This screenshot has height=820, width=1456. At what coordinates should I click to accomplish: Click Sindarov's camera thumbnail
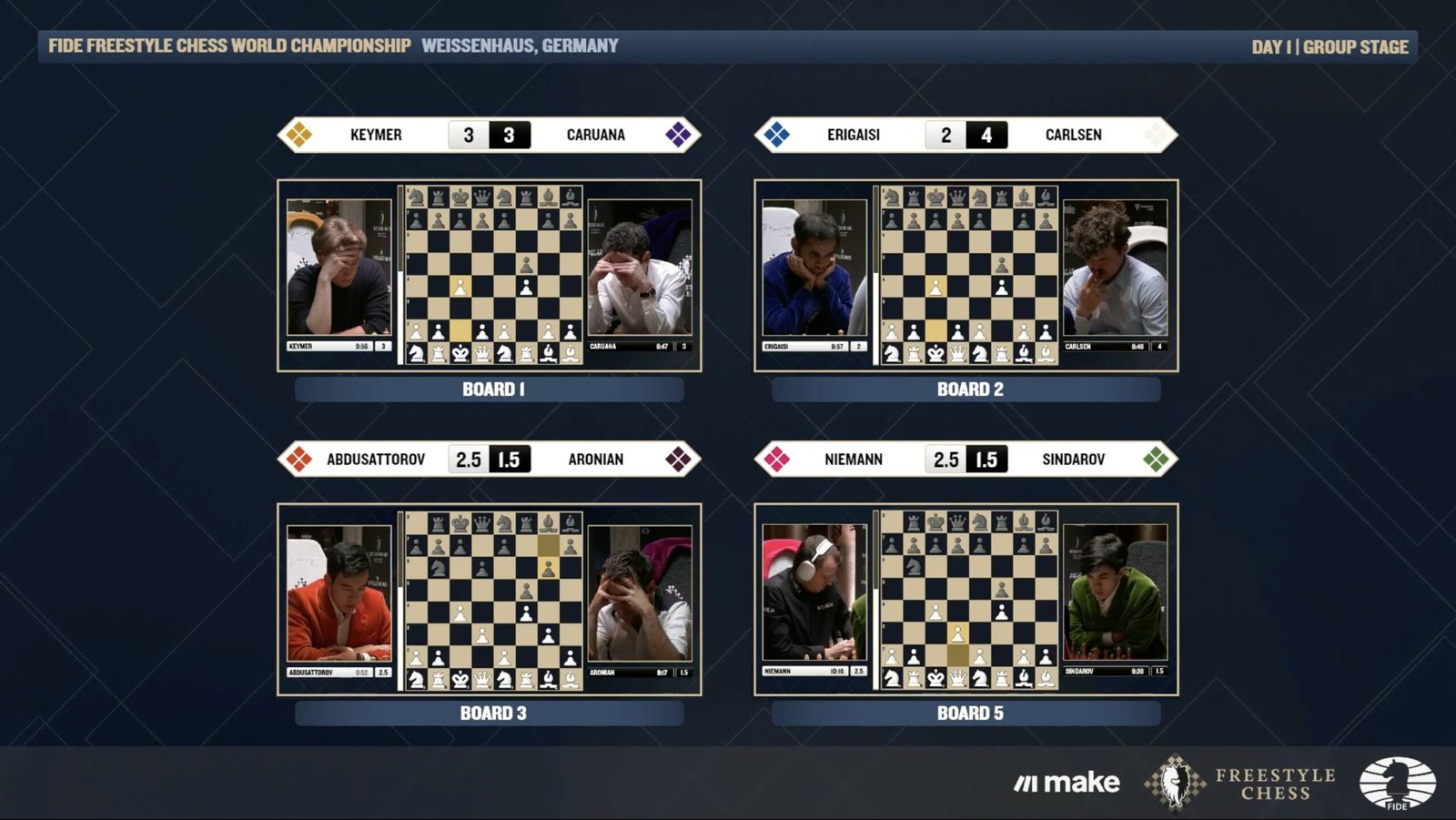(1115, 593)
